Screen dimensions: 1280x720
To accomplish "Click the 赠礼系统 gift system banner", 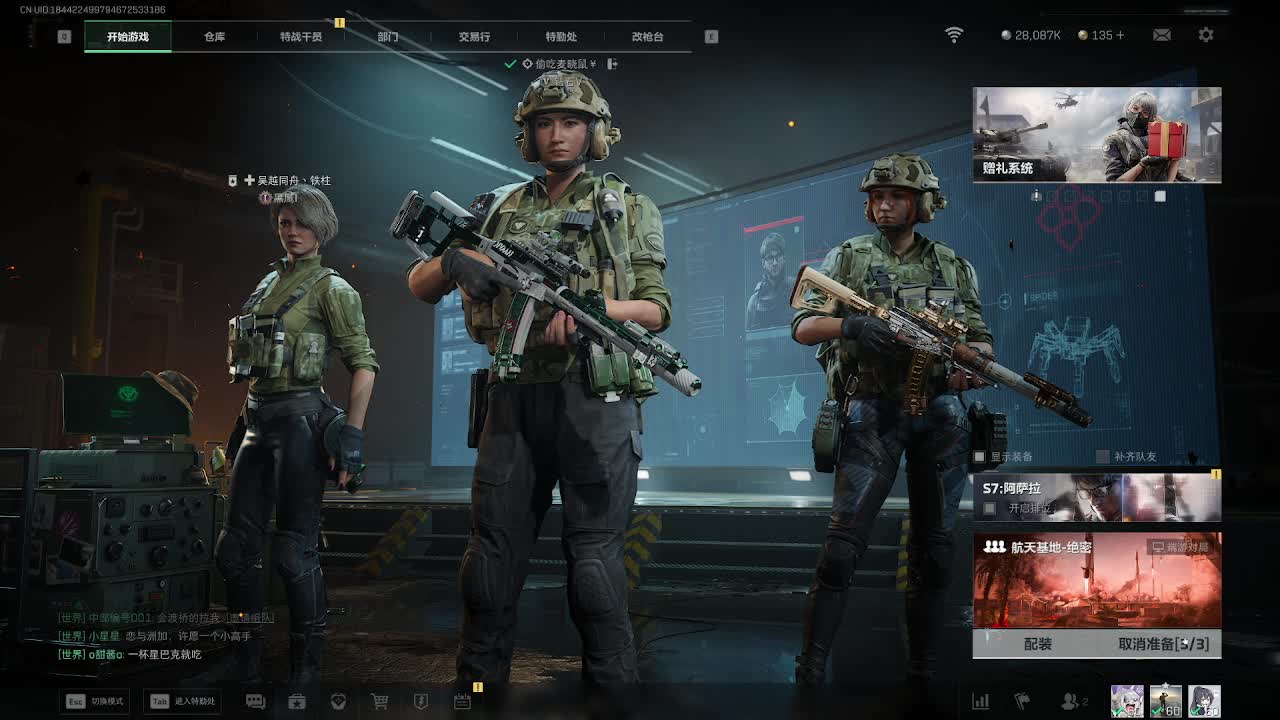I will point(1097,135).
